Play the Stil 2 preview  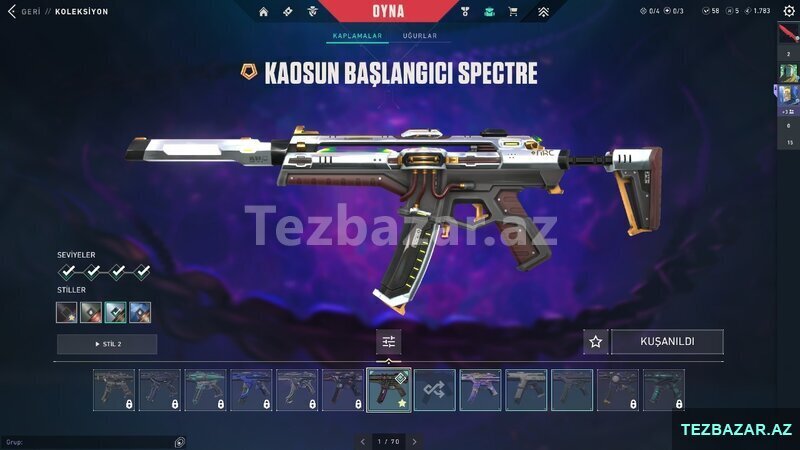(107, 344)
